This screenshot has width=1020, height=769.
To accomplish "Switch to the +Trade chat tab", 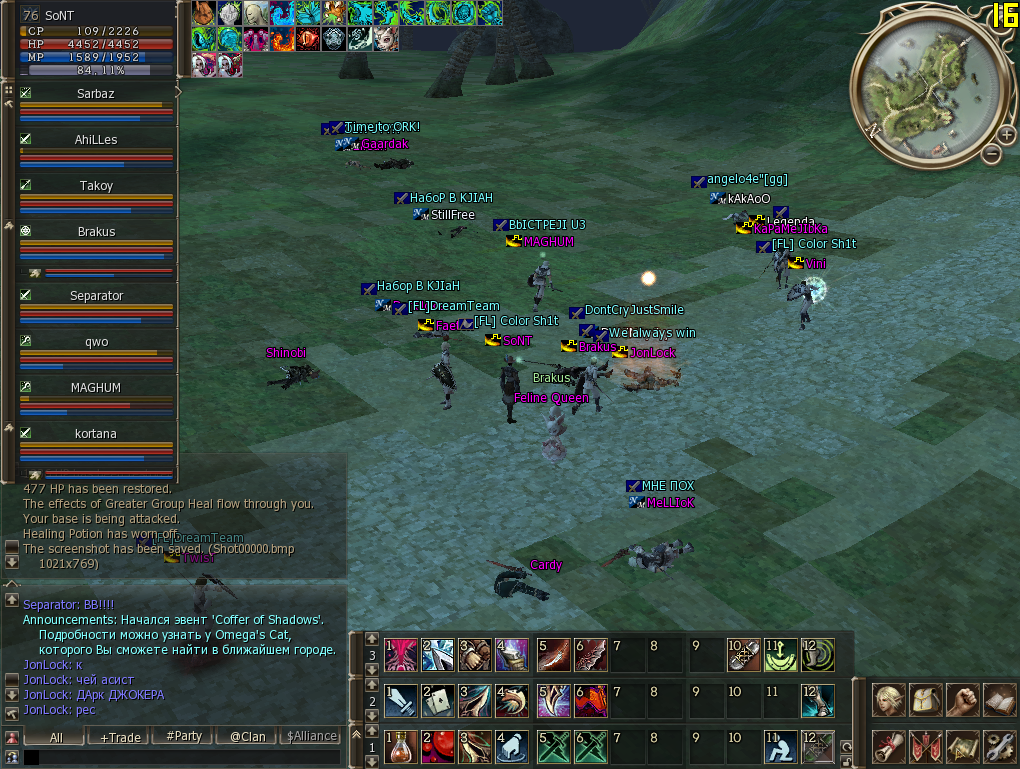I will pos(120,736).
